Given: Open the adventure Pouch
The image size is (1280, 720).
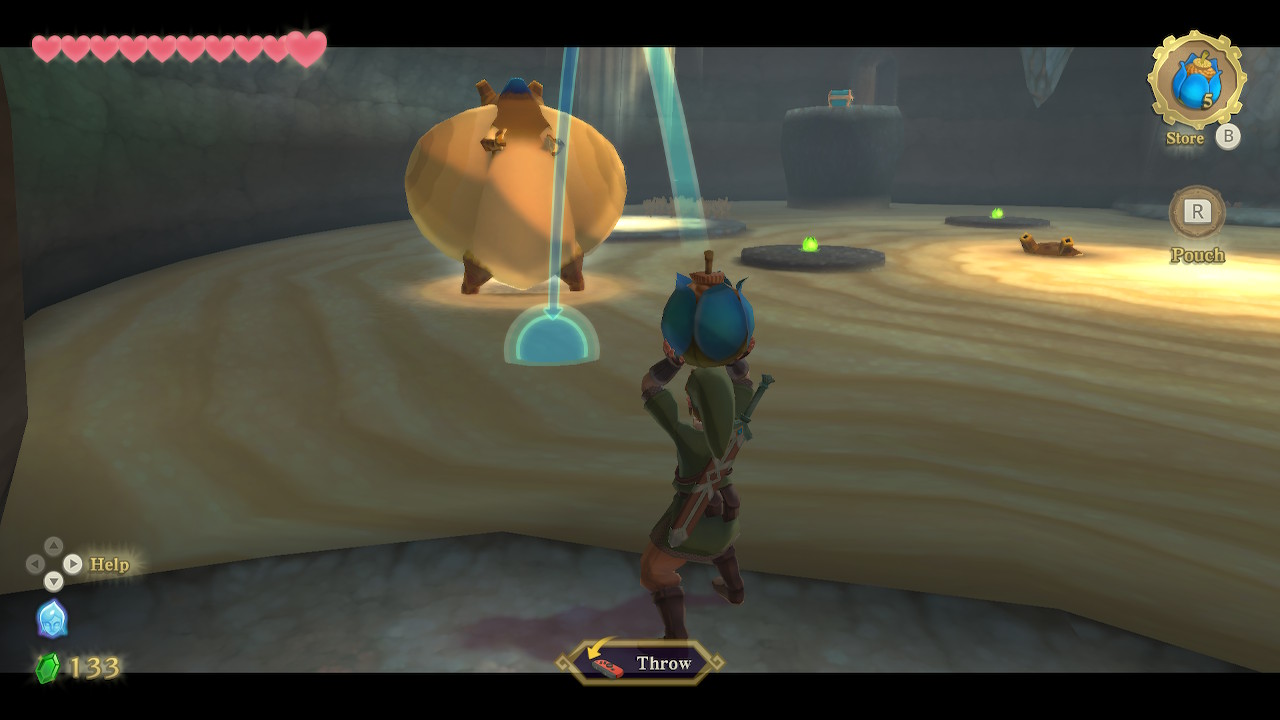Looking at the screenshot, I should [1197, 212].
